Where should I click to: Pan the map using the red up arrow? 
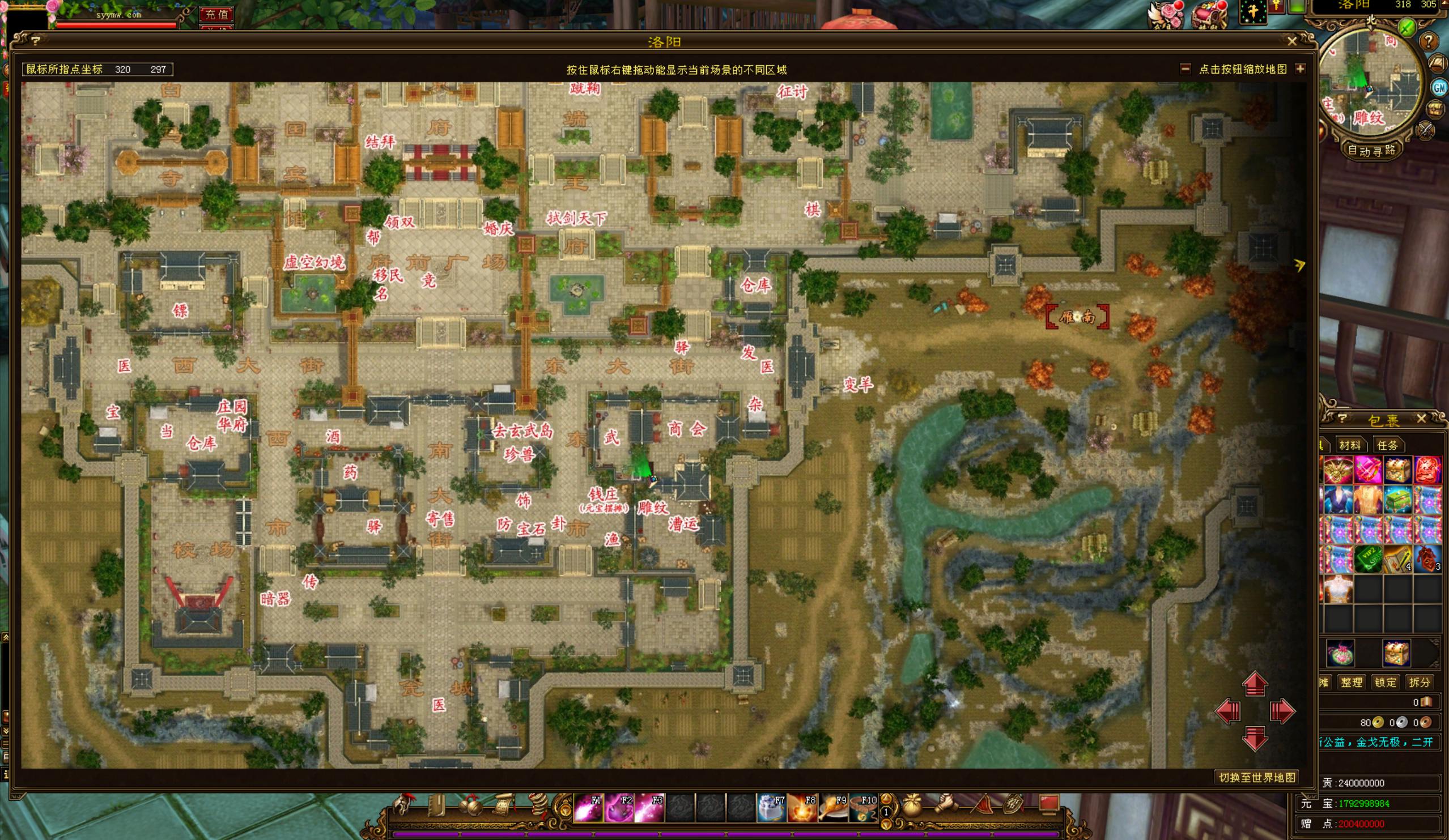(1255, 684)
